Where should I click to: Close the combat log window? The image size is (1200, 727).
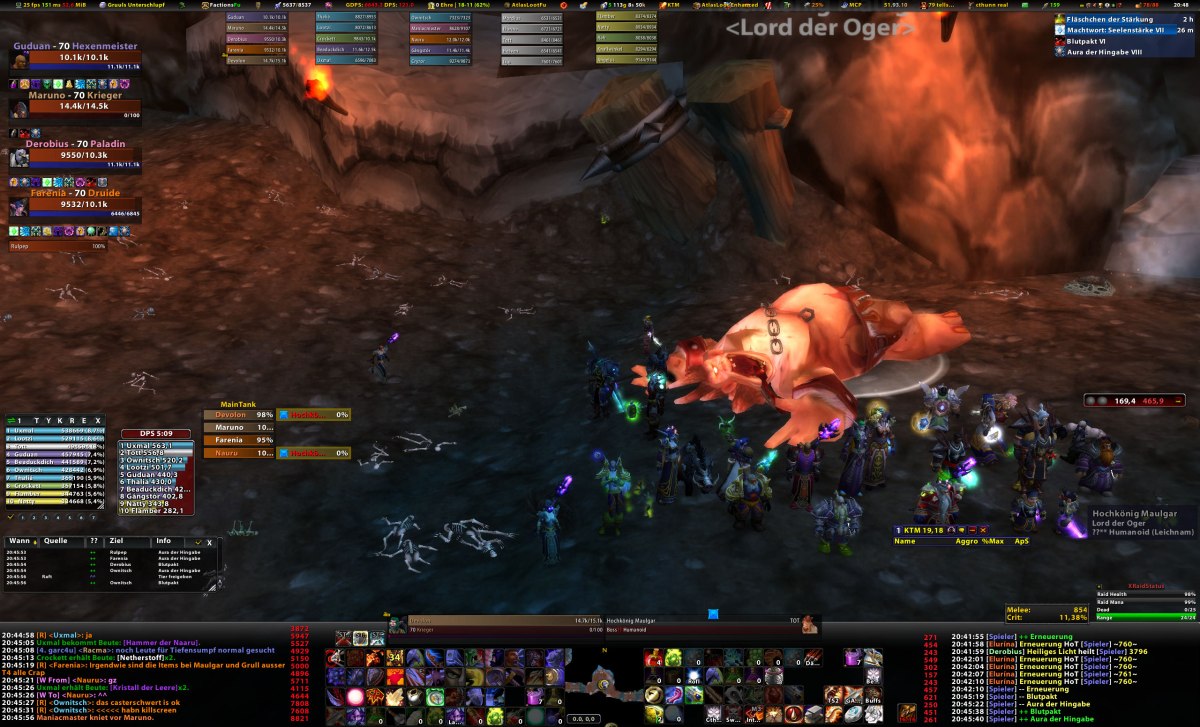point(209,541)
